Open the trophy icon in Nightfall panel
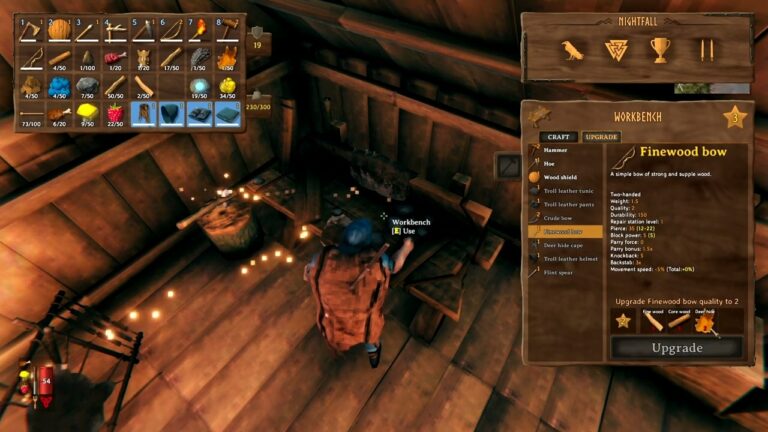The width and height of the screenshot is (768, 432). 660,50
